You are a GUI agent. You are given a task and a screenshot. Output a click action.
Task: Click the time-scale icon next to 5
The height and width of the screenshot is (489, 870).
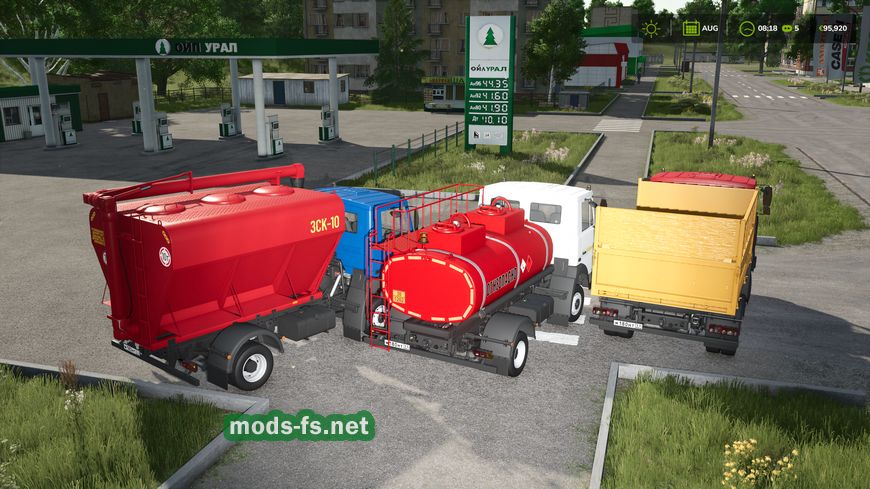click(x=786, y=28)
